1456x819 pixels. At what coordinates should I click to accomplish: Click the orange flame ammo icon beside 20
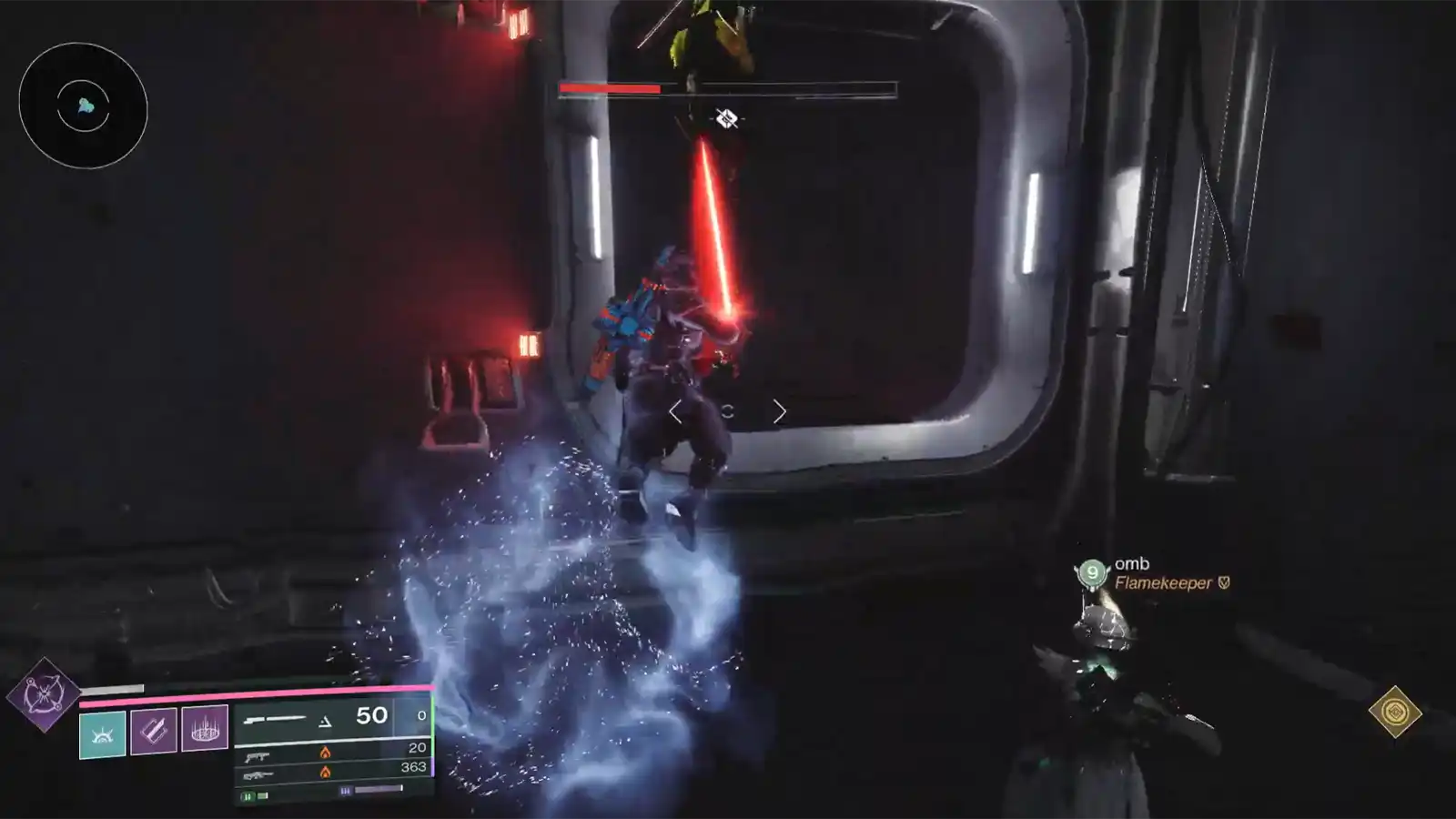[x=325, y=754]
